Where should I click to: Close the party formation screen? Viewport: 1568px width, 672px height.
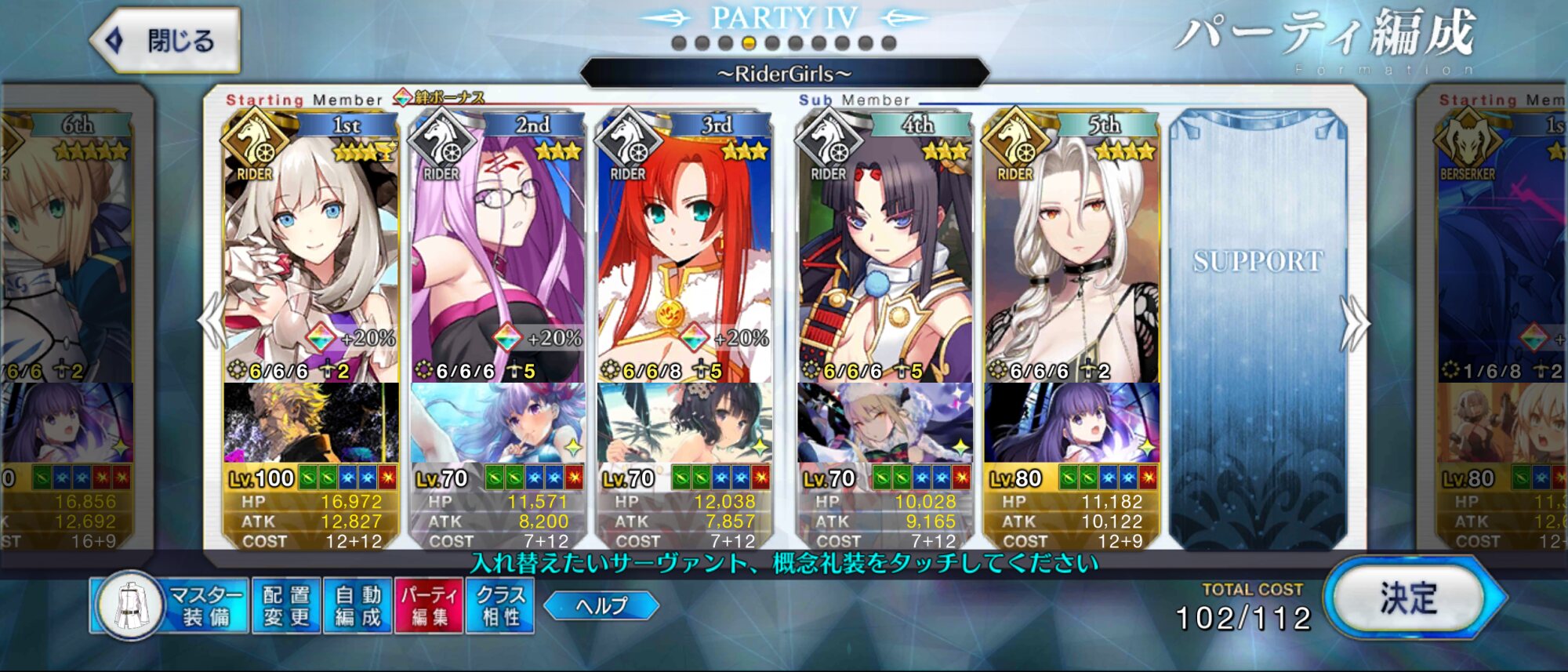tap(166, 41)
